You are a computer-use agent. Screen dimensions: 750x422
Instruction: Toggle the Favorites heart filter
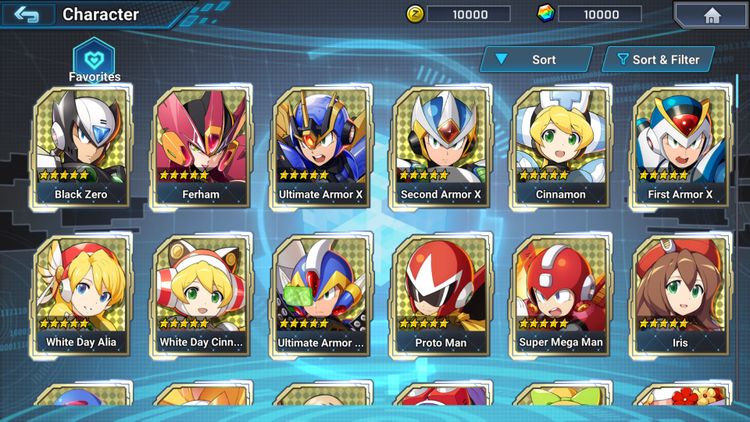coord(94,58)
